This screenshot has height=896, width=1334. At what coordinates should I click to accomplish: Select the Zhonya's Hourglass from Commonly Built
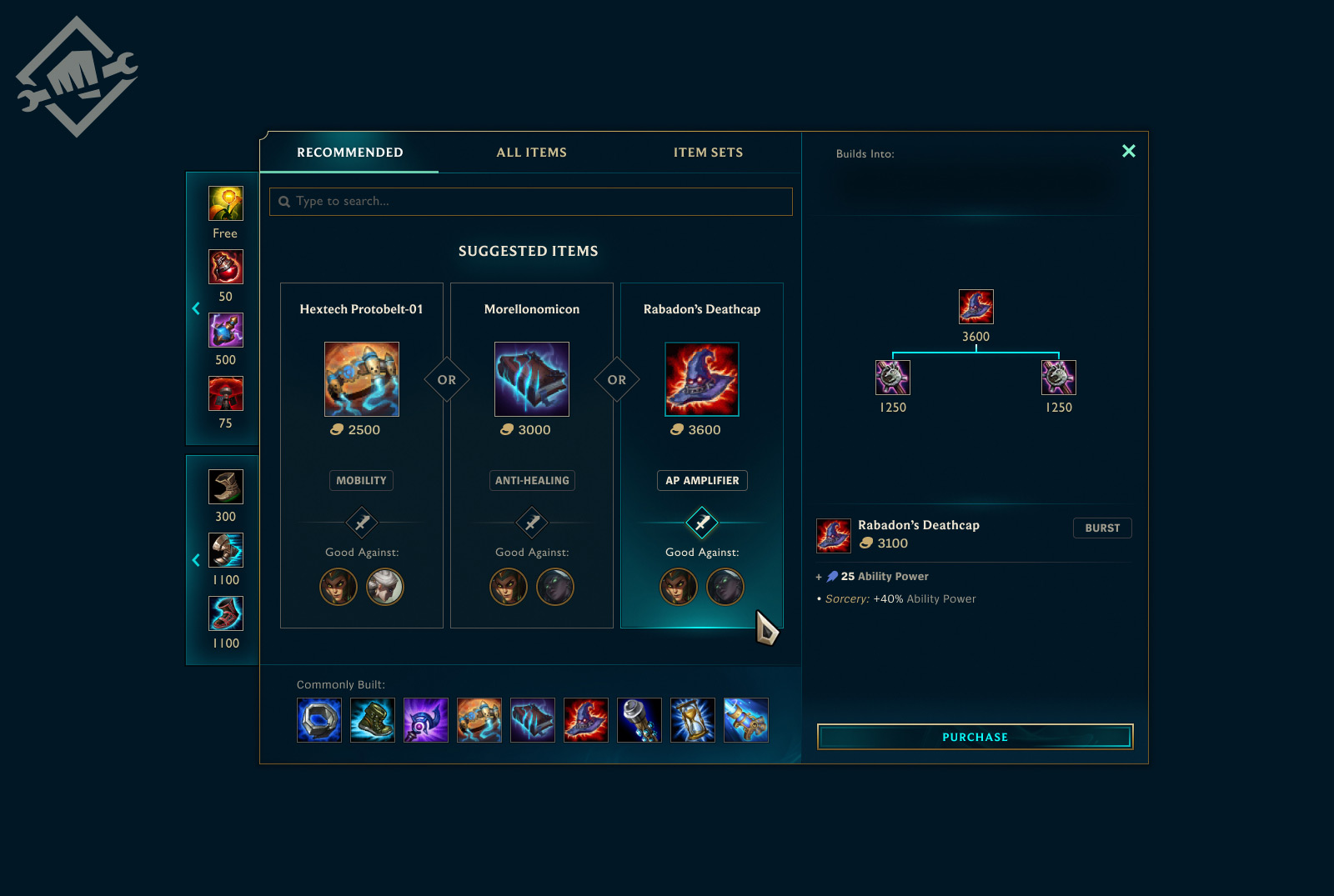point(692,720)
